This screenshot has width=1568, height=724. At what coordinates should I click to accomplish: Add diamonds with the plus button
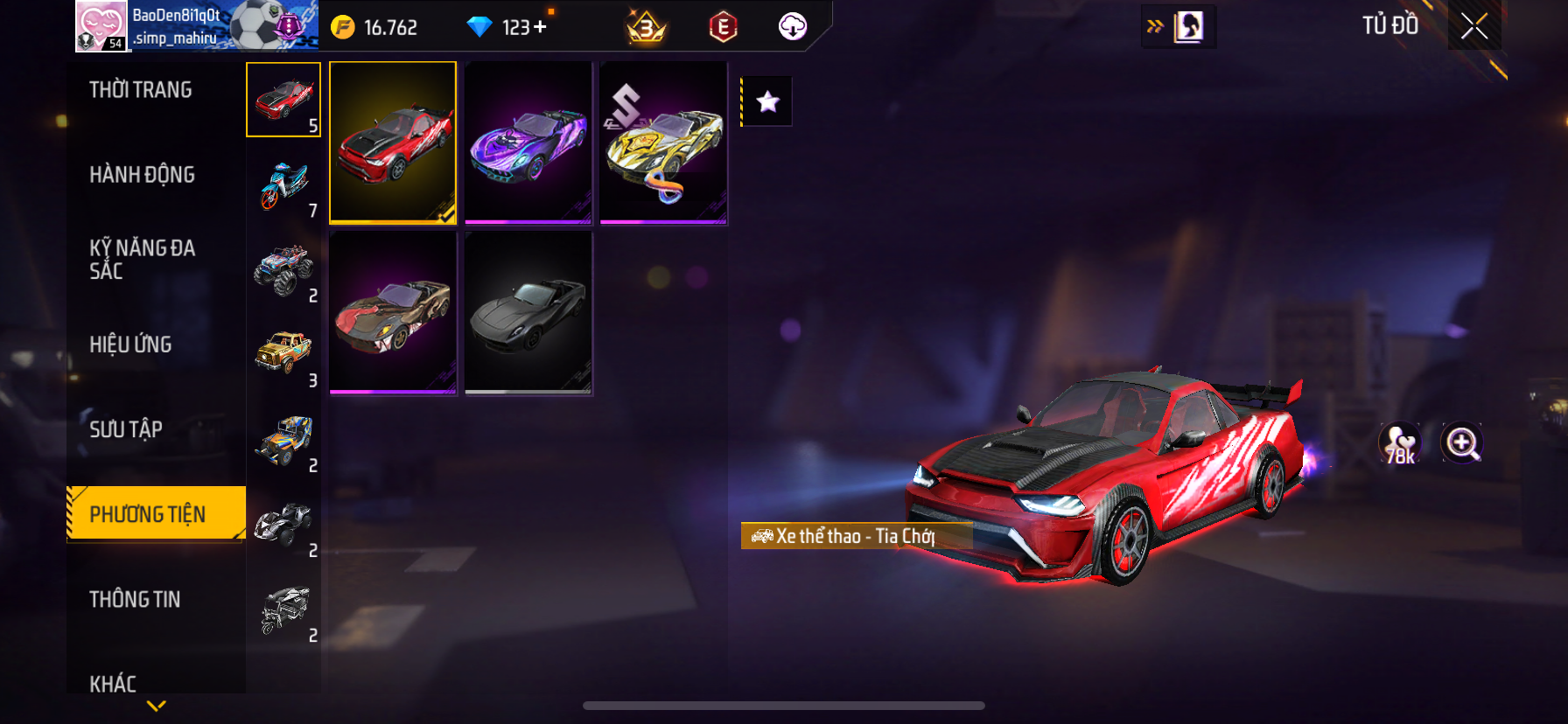pyautogui.click(x=540, y=27)
